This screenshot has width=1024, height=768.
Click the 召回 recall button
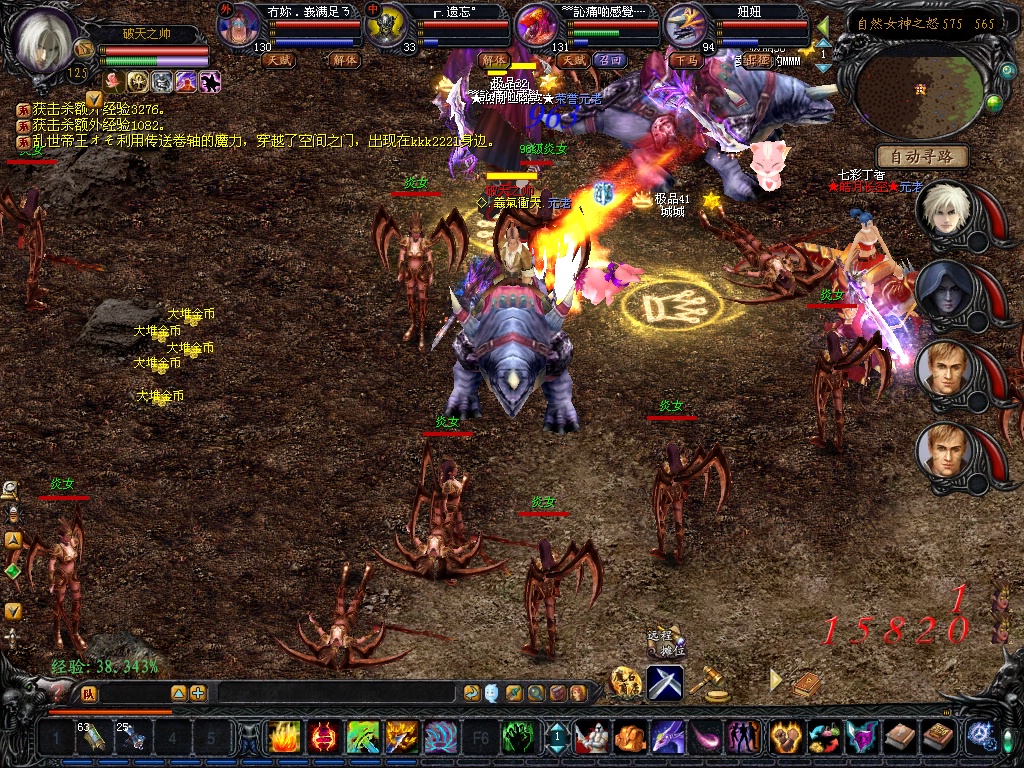click(x=609, y=60)
